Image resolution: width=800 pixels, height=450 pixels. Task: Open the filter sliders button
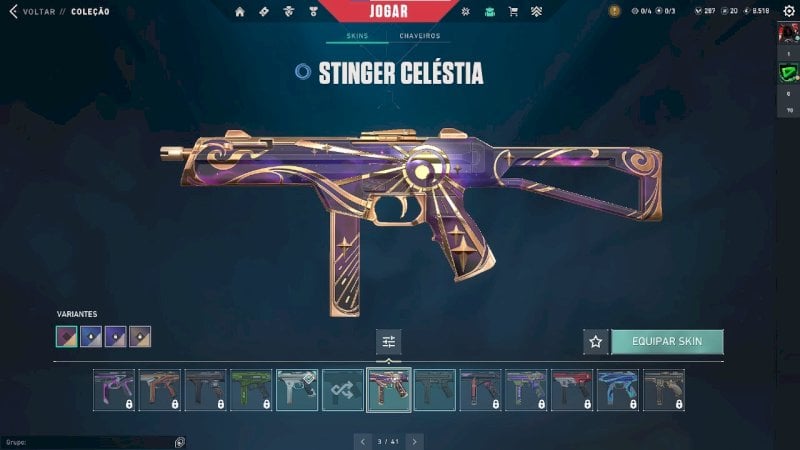point(389,342)
